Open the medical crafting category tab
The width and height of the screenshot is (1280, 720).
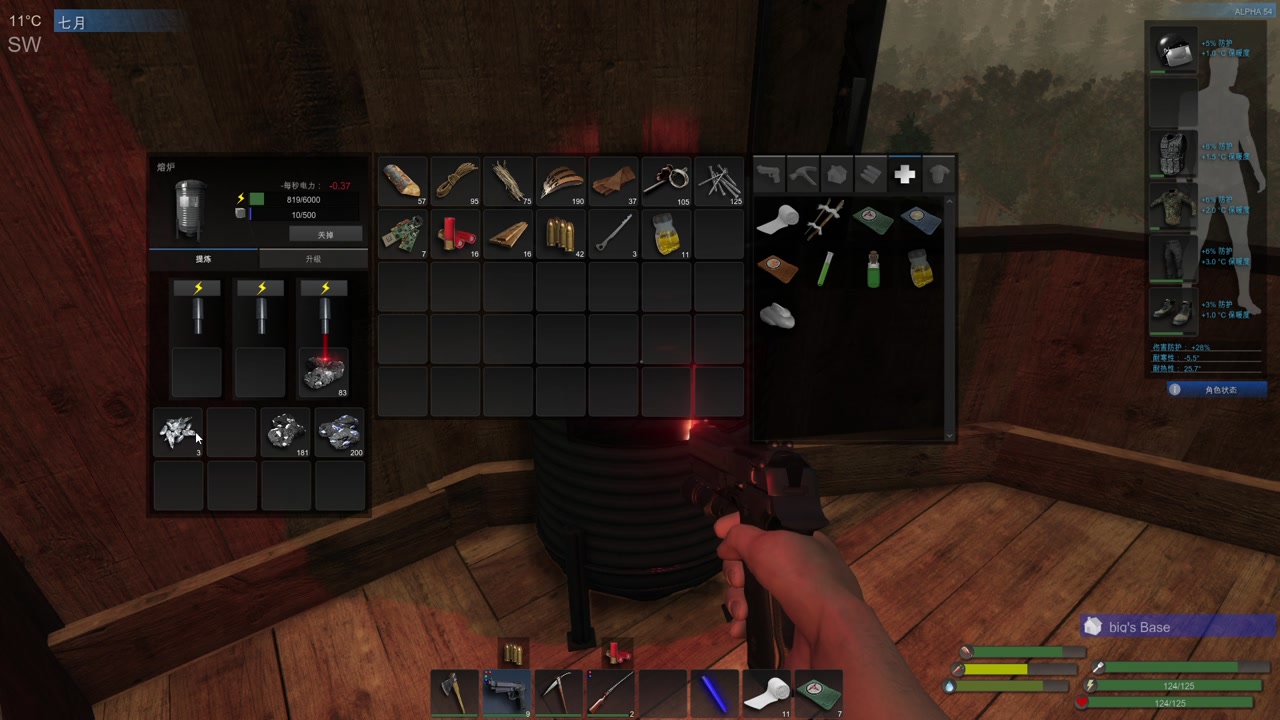[904, 175]
